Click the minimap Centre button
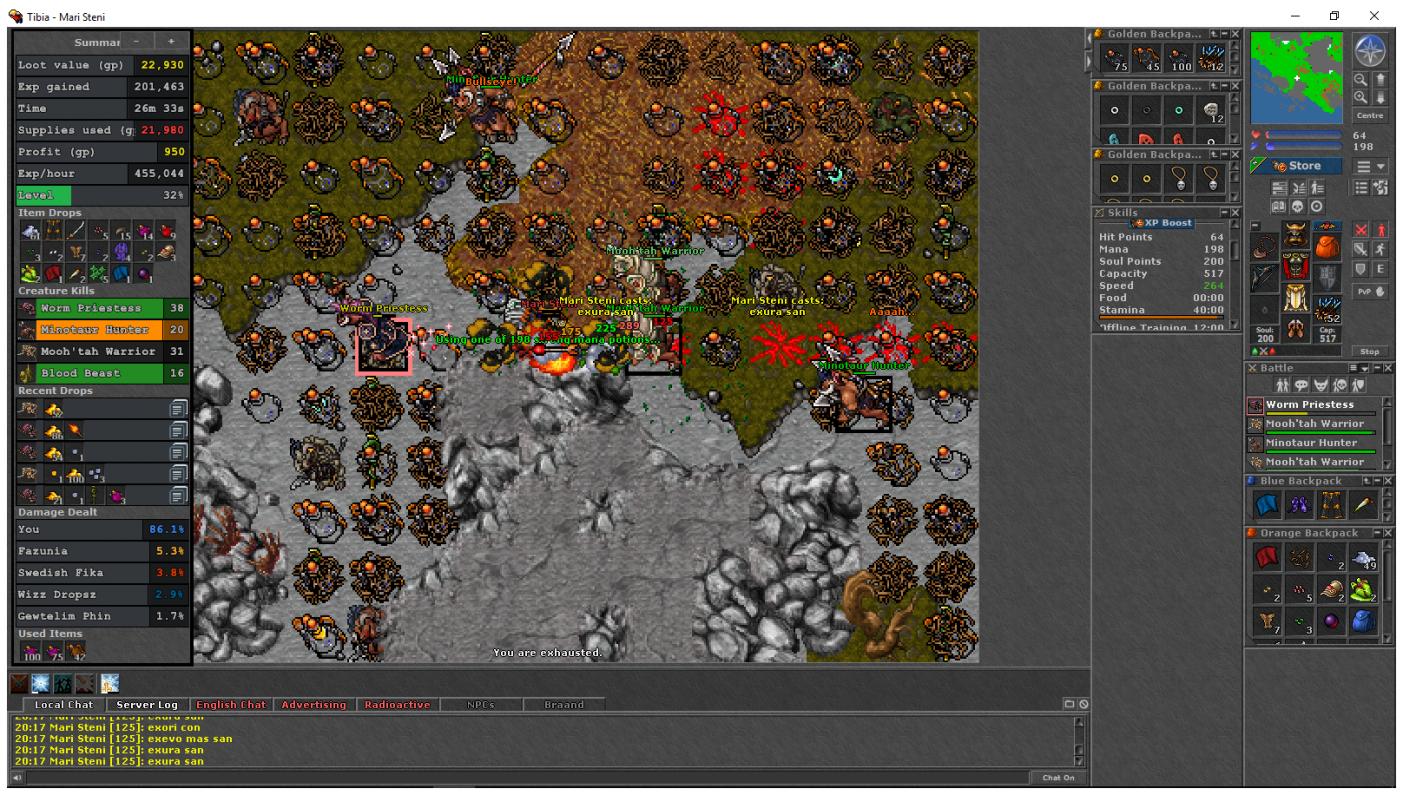 1368,116
